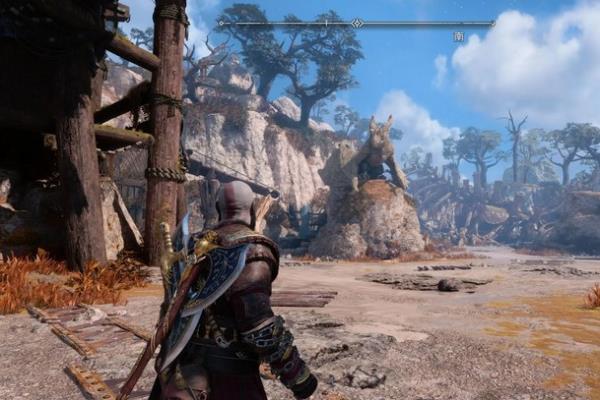Select the 南 direction label under the compass
This screenshot has width=600, height=400.
(458, 36)
